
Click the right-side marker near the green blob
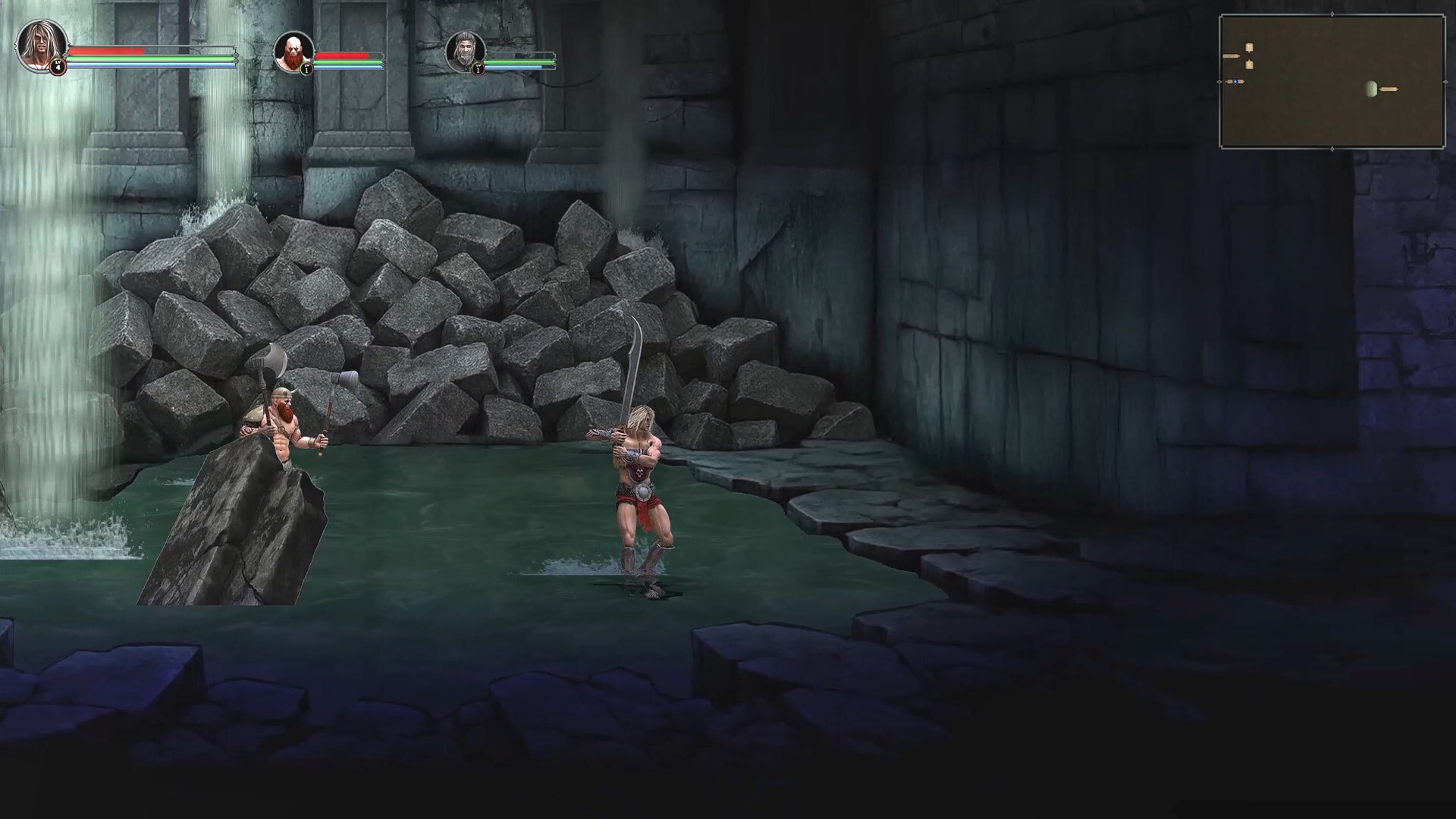point(1389,89)
